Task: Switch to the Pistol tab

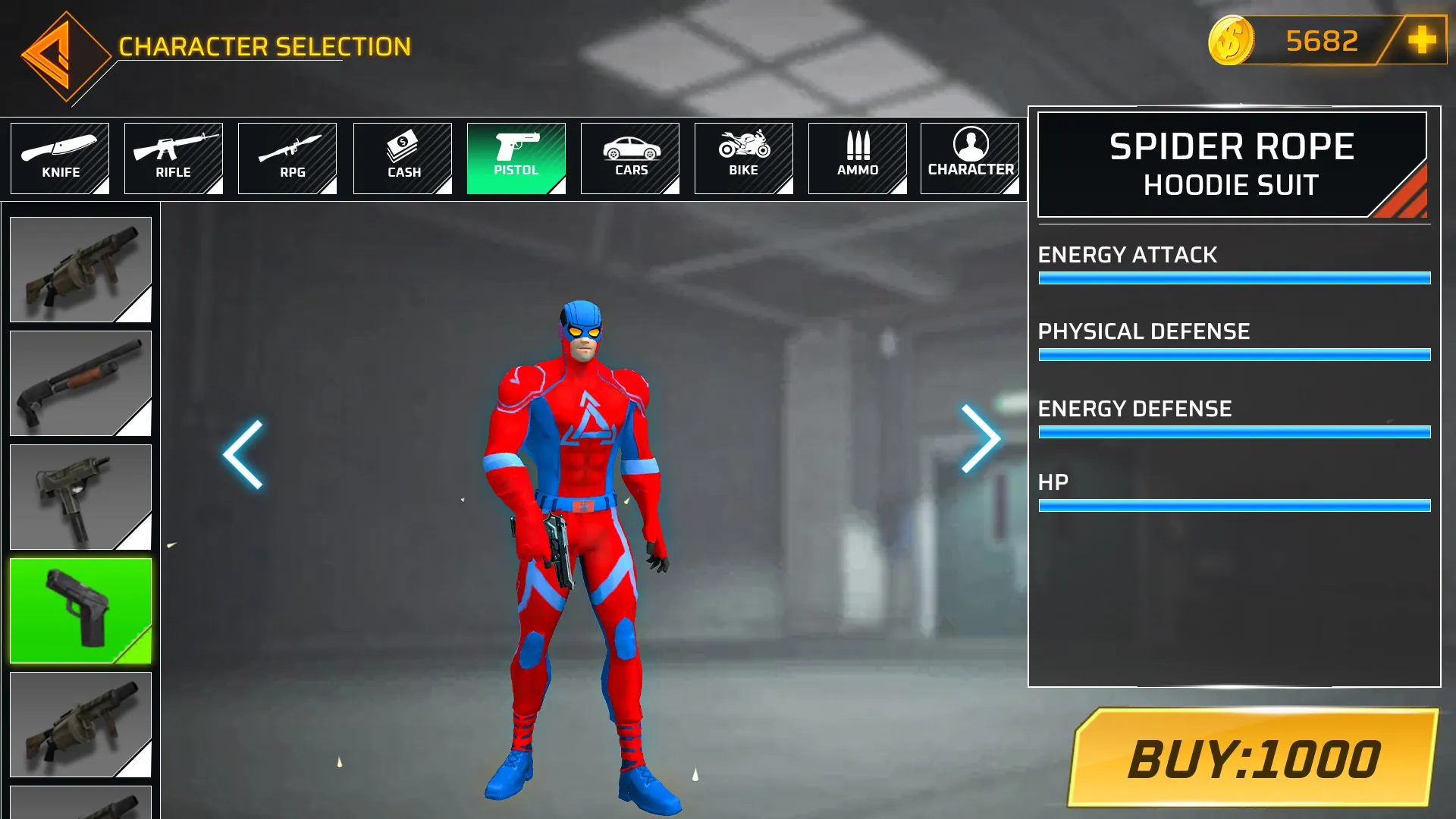Action: click(x=516, y=158)
